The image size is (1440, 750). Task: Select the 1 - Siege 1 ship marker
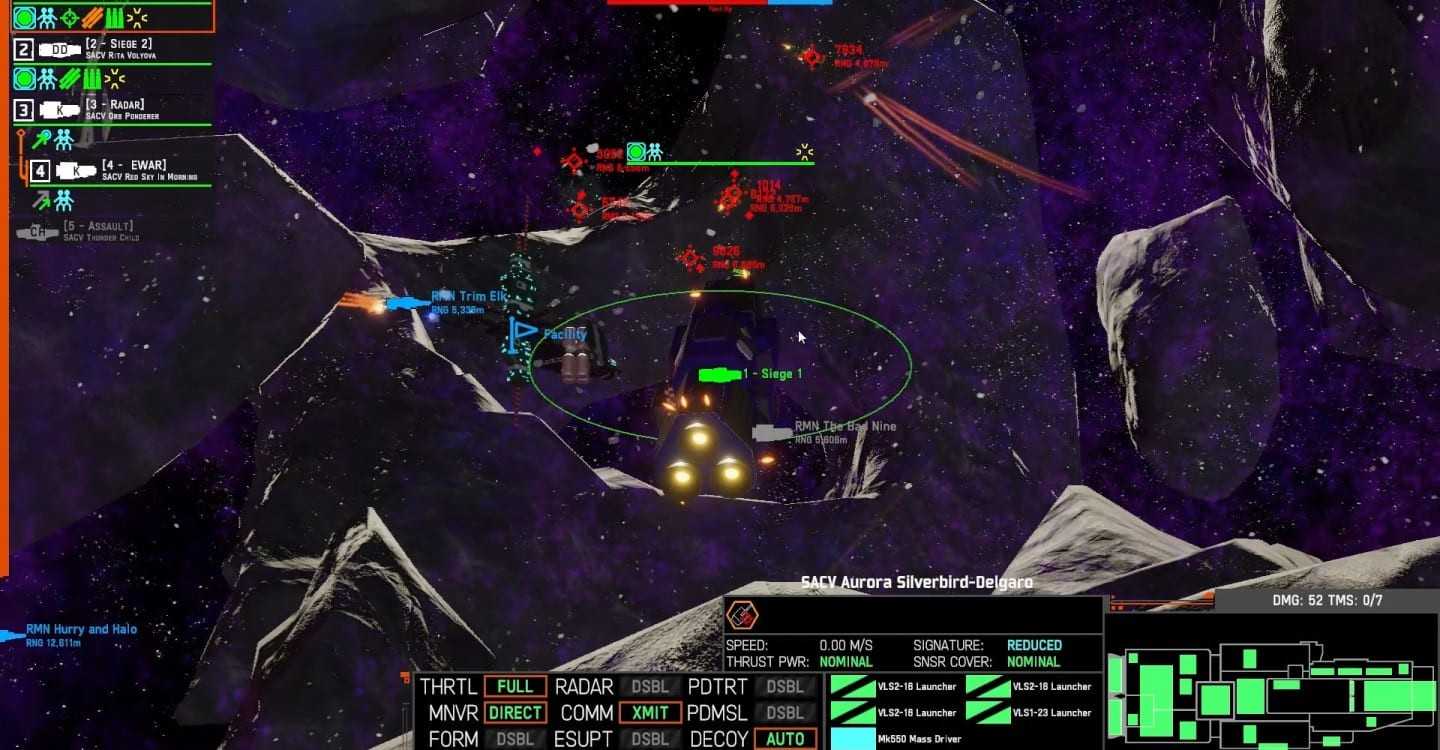[x=715, y=375]
